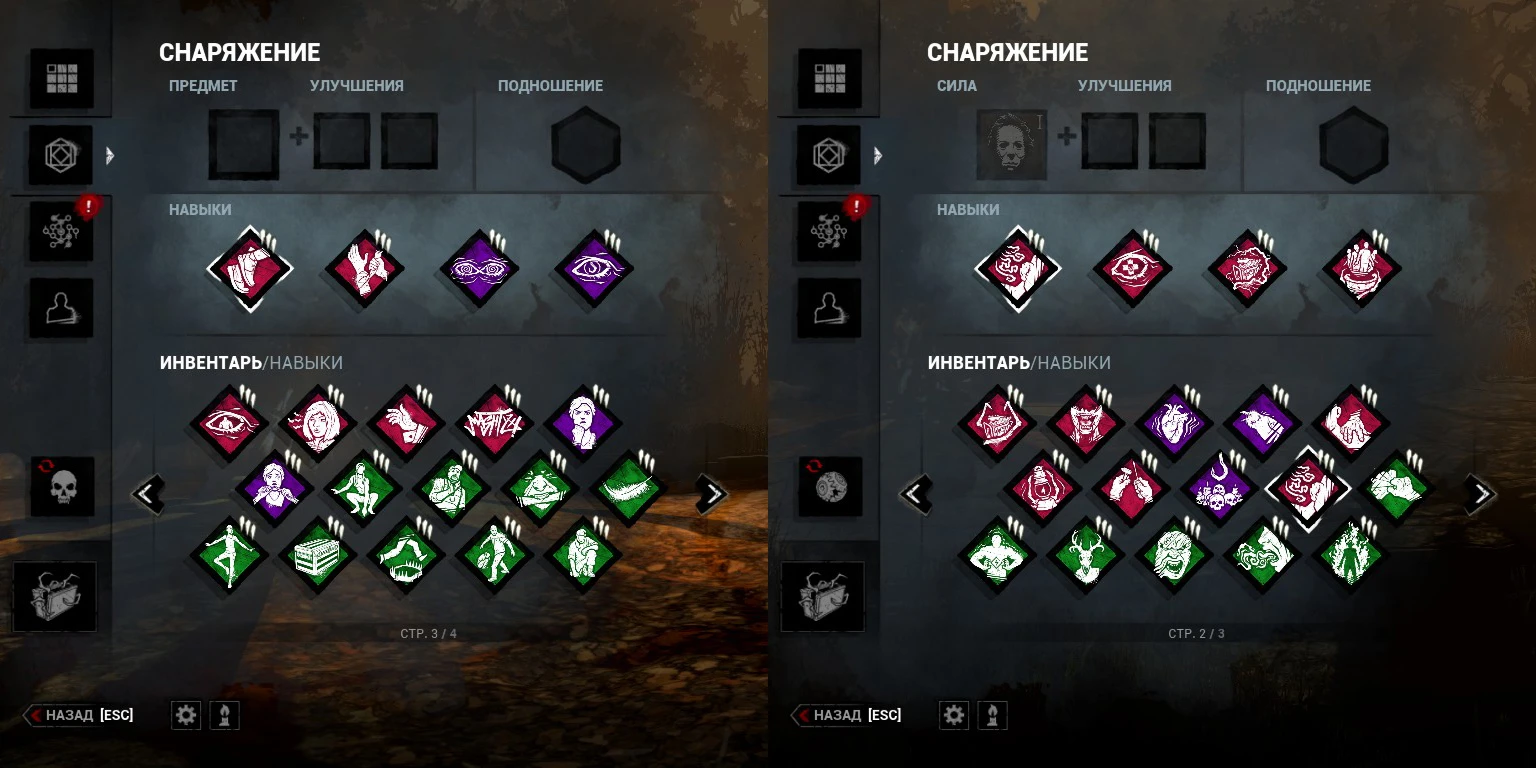Click the Michael Myers power portrait under СИЛА
Viewport: 1536px width, 768px height.
pyautogui.click(x=1012, y=143)
